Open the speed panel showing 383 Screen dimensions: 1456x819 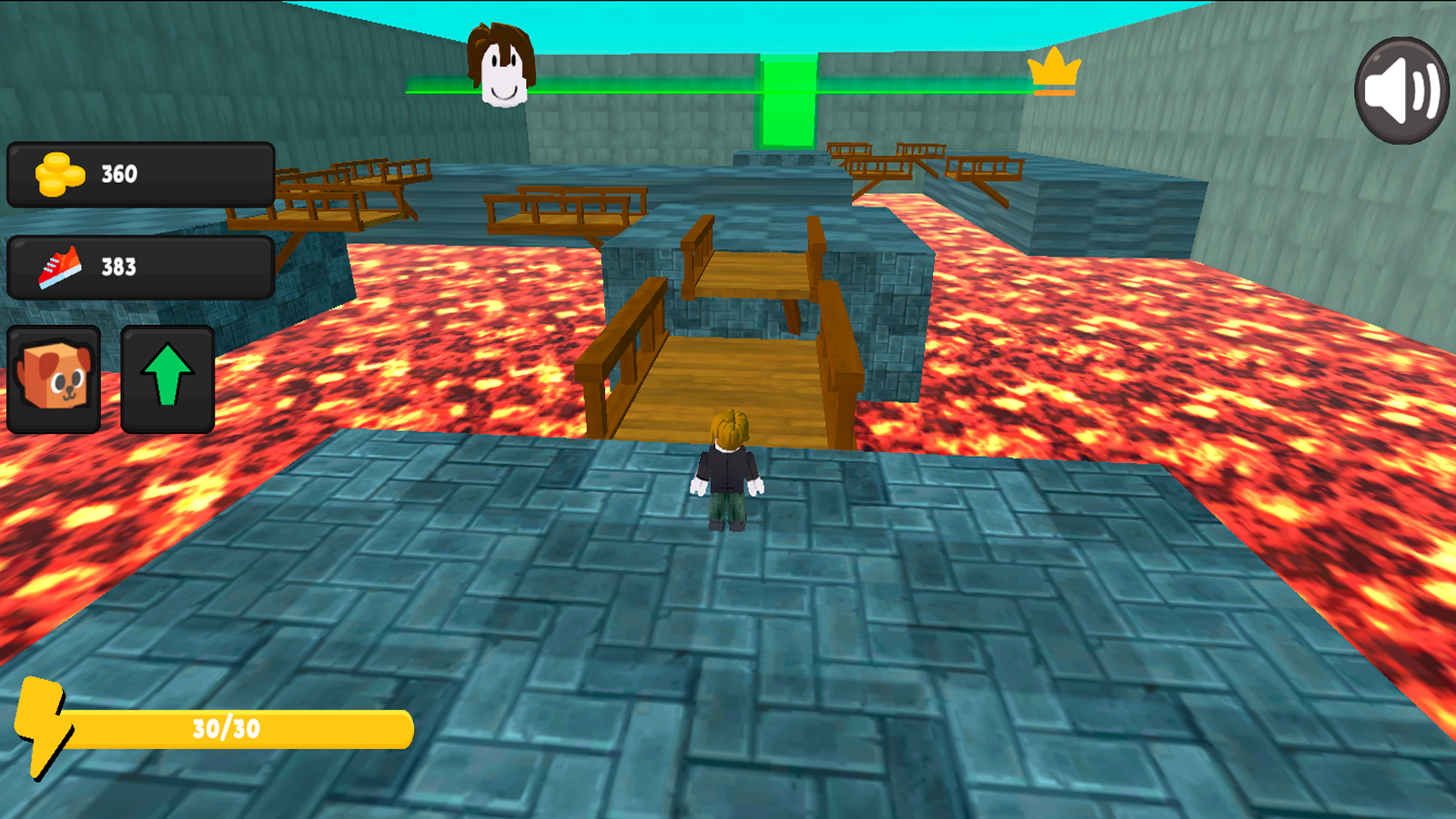(141, 267)
